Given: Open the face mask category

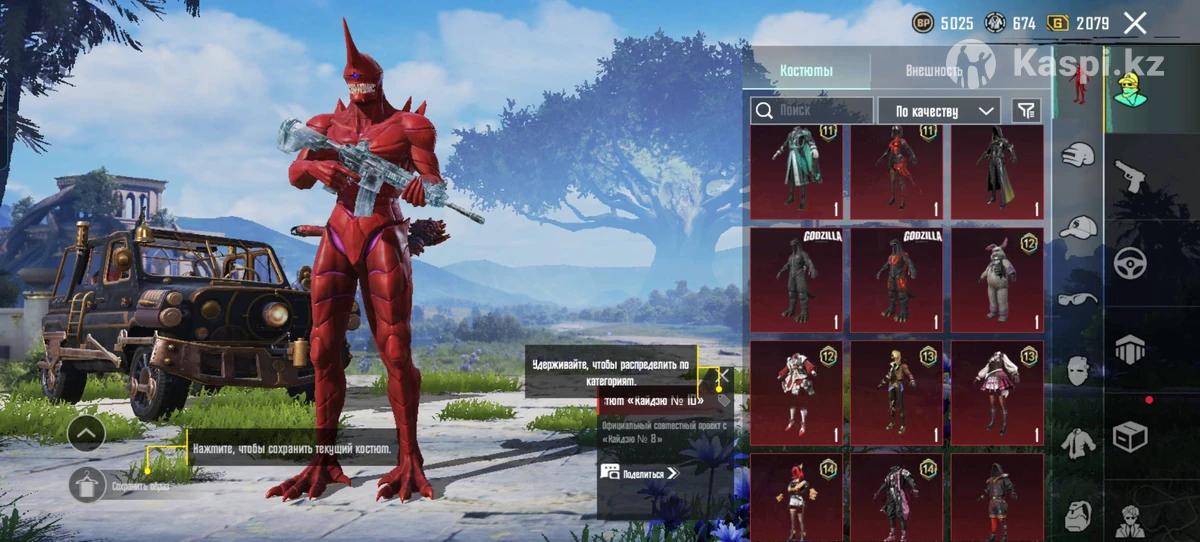Looking at the screenshot, I should (x=1077, y=371).
